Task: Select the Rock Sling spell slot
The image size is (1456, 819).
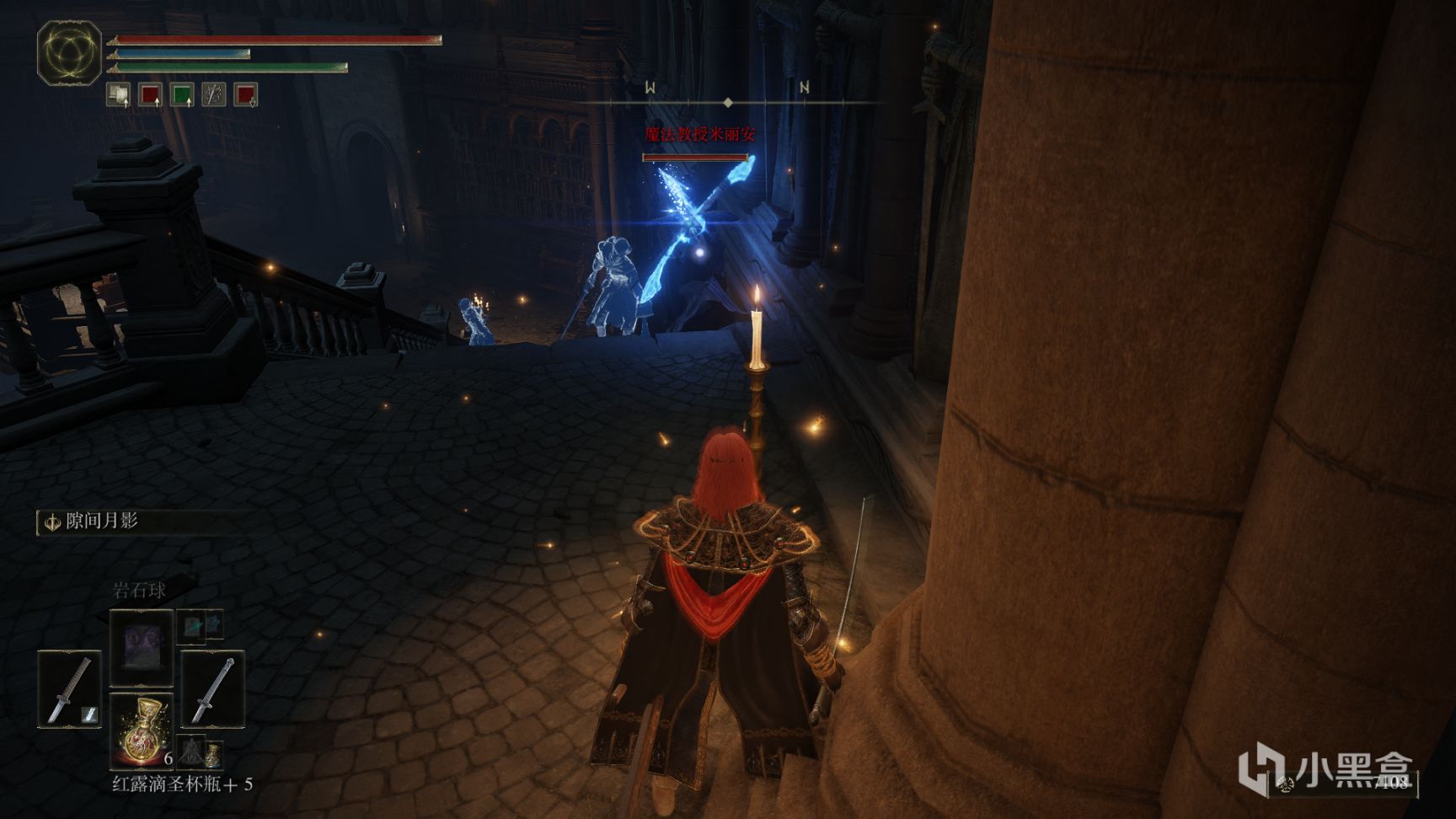Action: coord(141,648)
